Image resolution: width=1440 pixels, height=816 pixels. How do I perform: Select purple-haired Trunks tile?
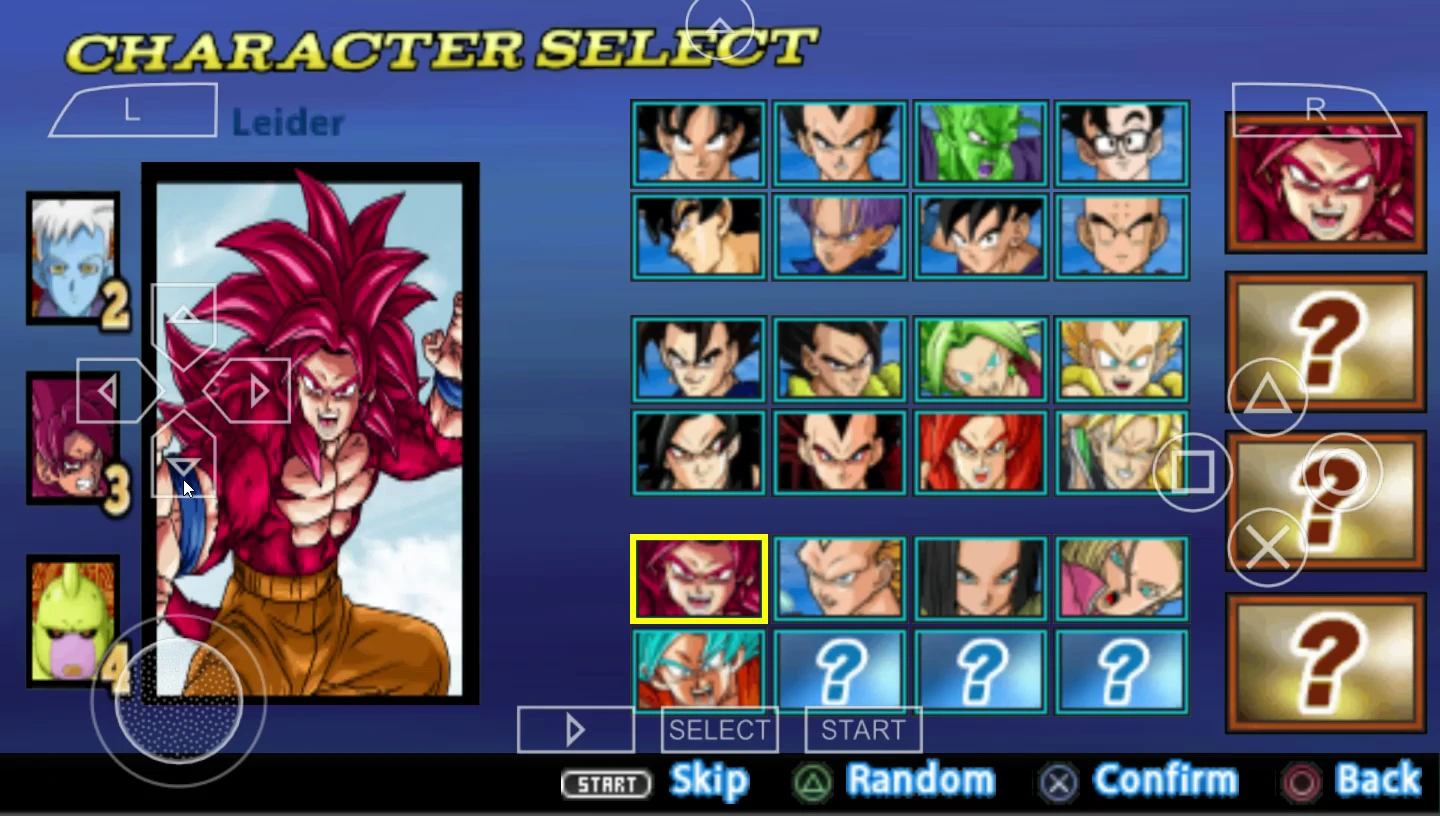coord(839,237)
